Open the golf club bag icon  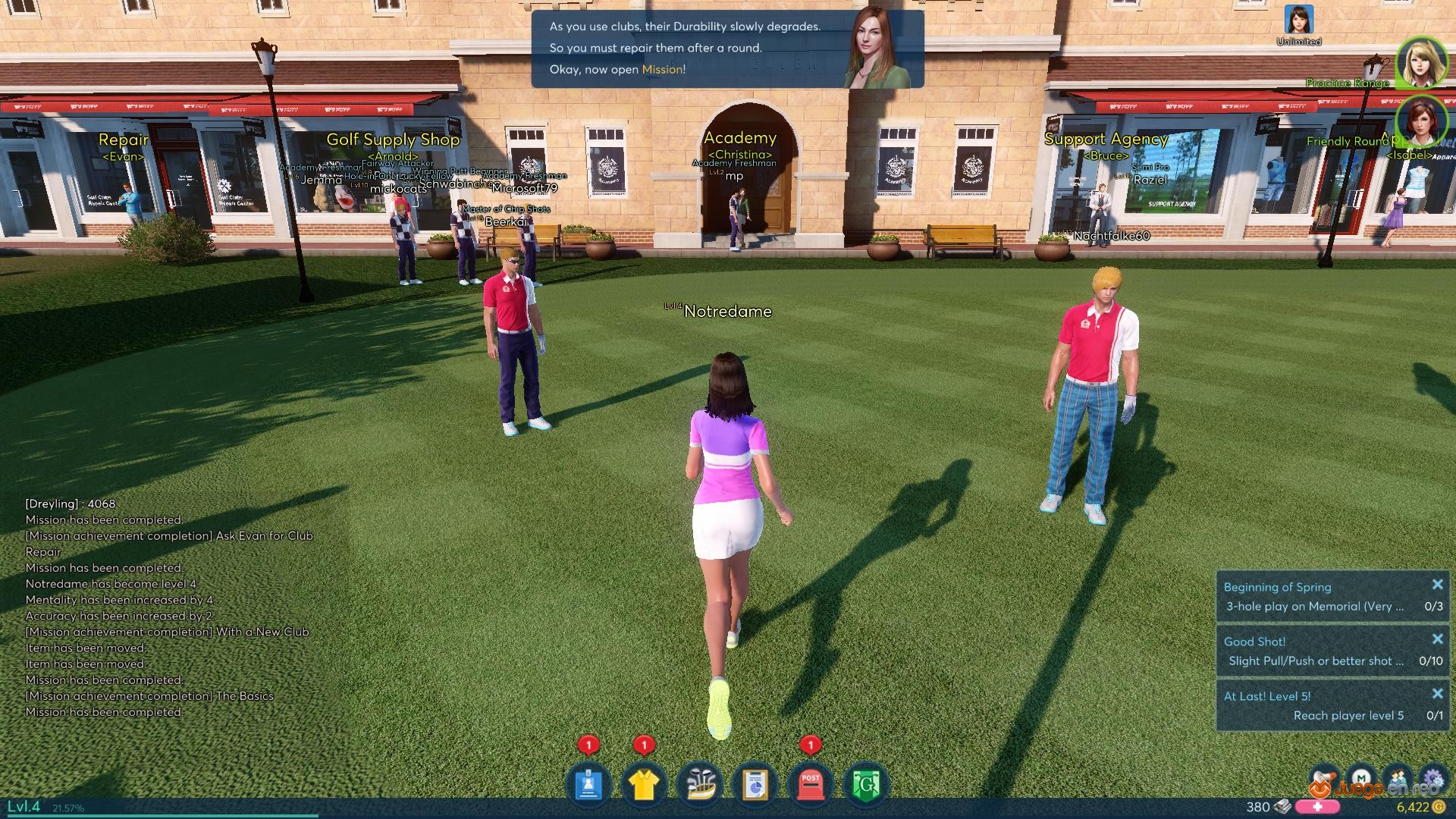point(700,785)
